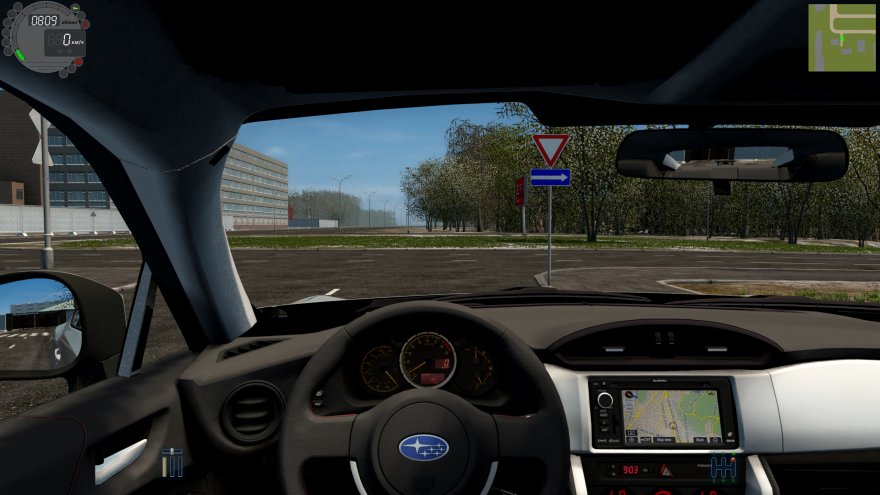Open the minimap in the corner

pos(842,37)
